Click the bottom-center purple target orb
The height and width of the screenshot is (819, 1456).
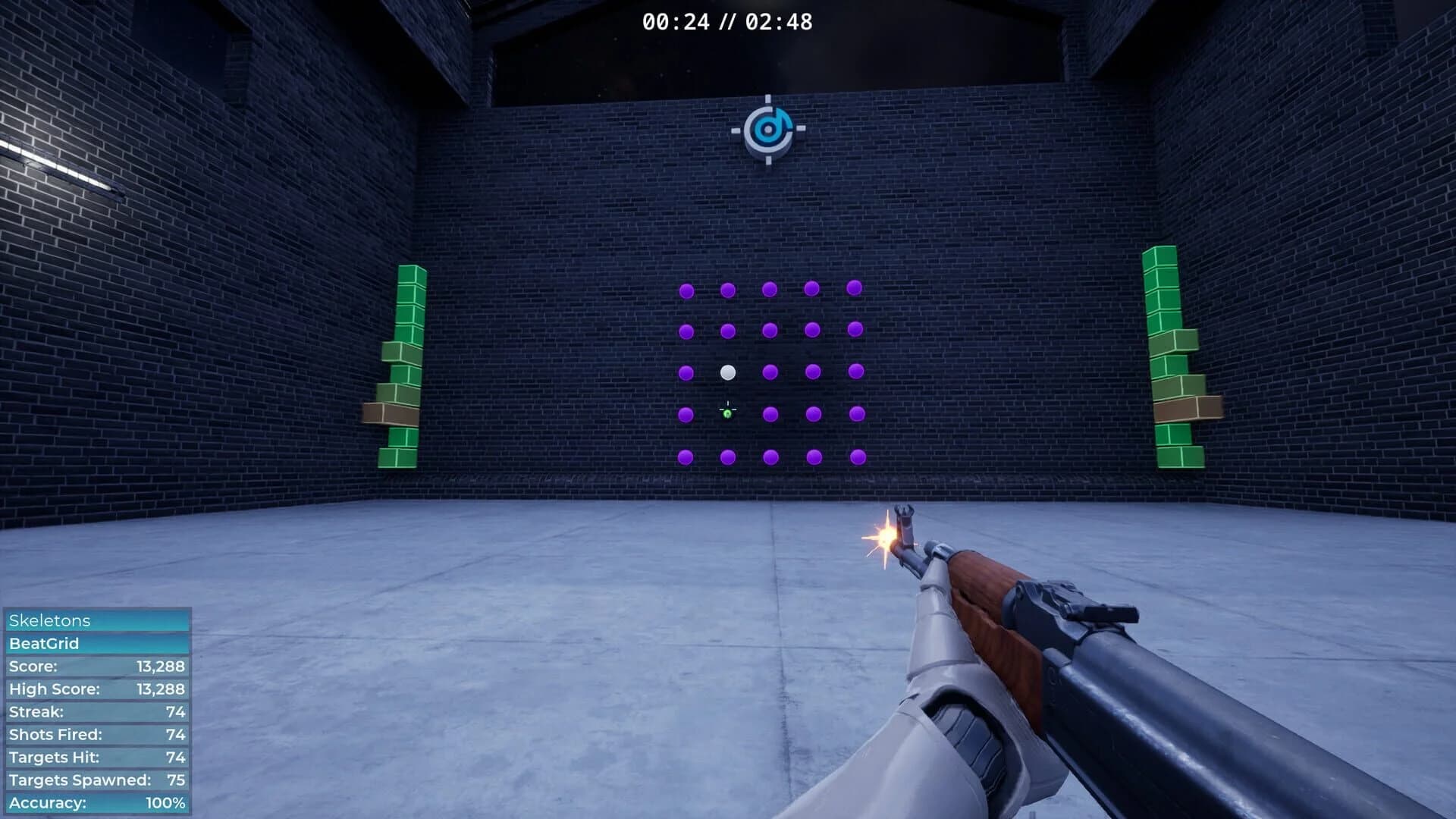[770, 455]
